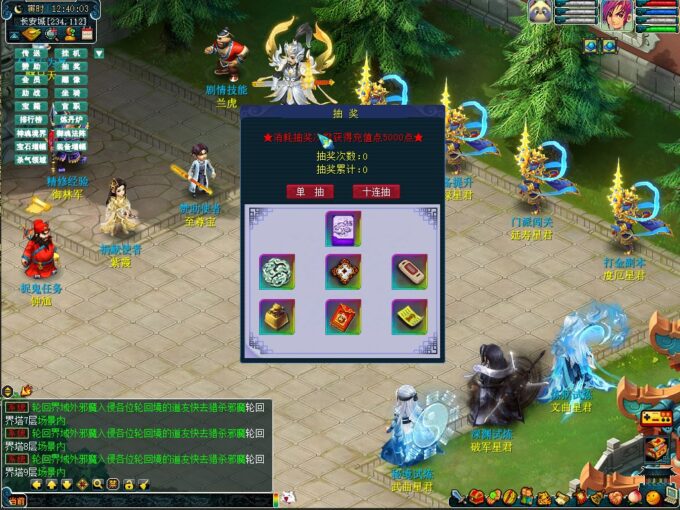This screenshot has width=680, height=510.
Task: Click the sword icon in bottom toolbar
Action: tap(456, 497)
